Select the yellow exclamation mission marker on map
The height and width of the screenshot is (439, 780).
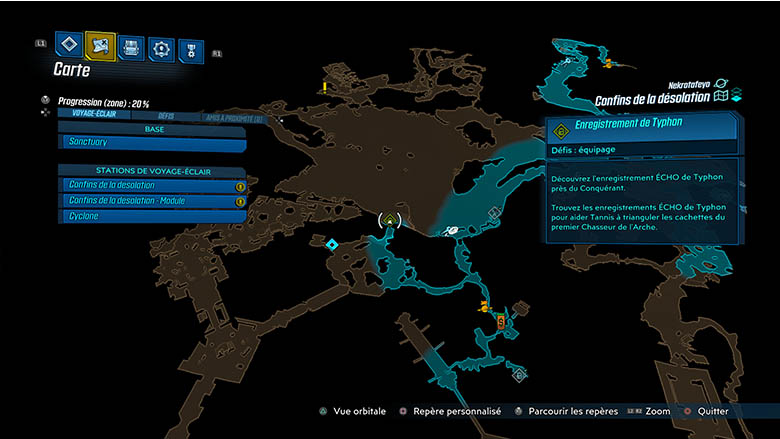(x=325, y=88)
